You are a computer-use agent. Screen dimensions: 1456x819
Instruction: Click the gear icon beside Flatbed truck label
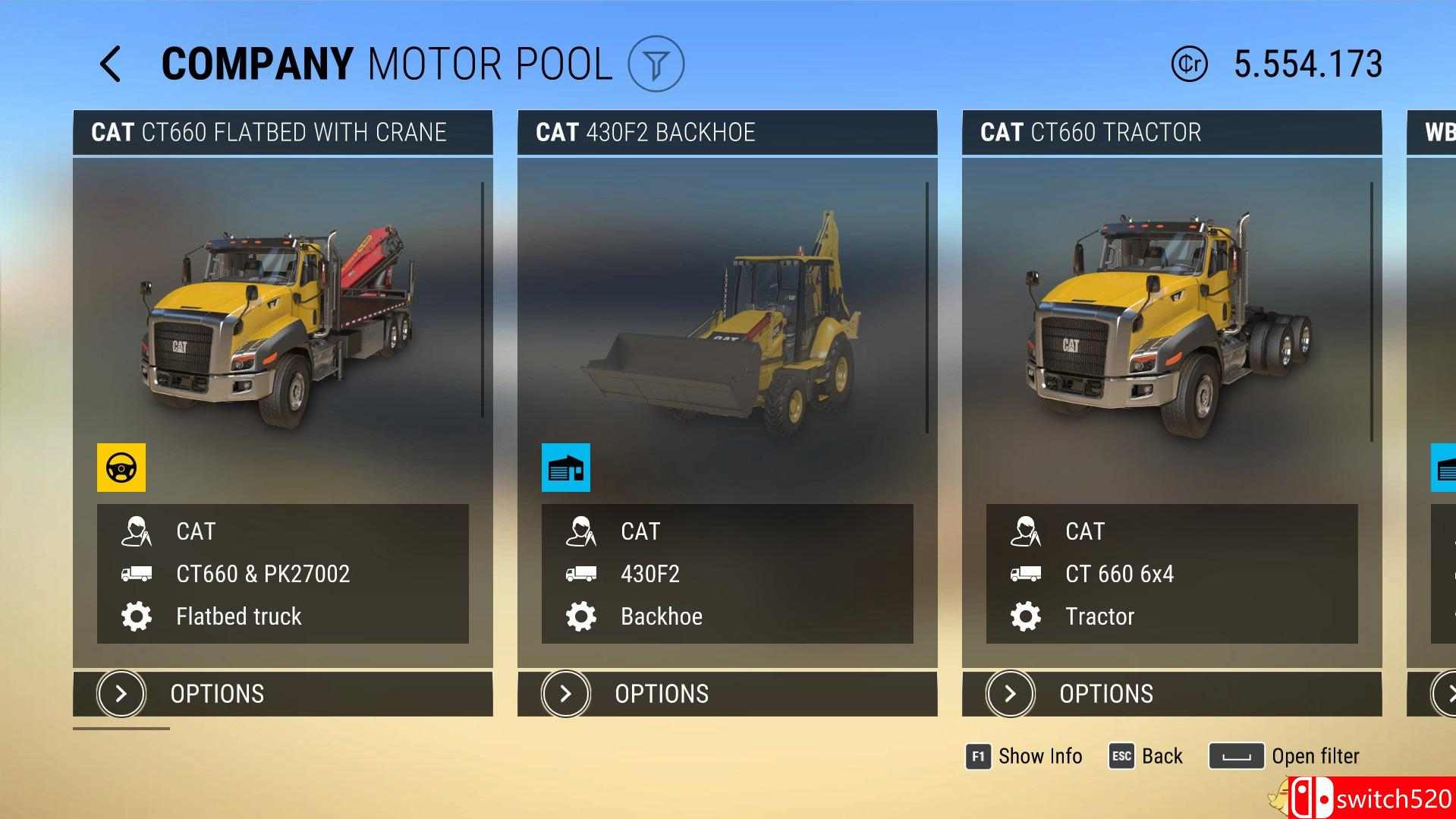pyautogui.click(x=137, y=616)
